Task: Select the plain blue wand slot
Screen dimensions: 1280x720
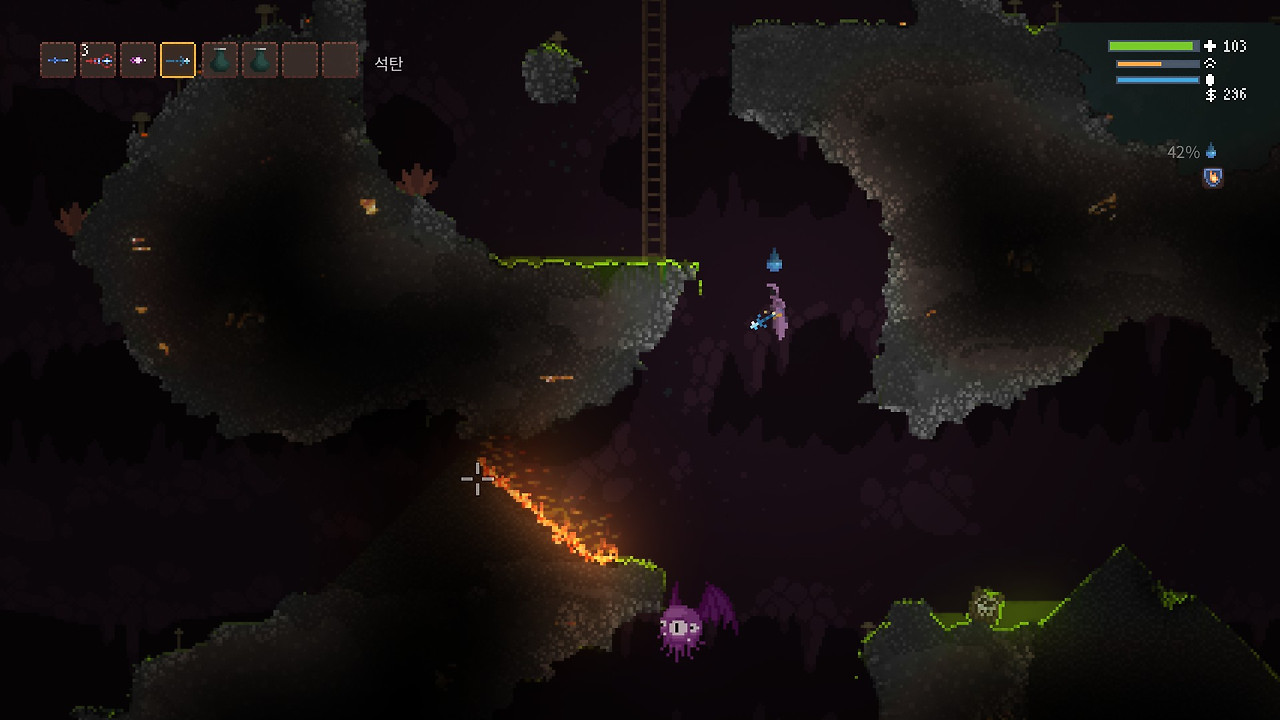Action: tap(58, 61)
